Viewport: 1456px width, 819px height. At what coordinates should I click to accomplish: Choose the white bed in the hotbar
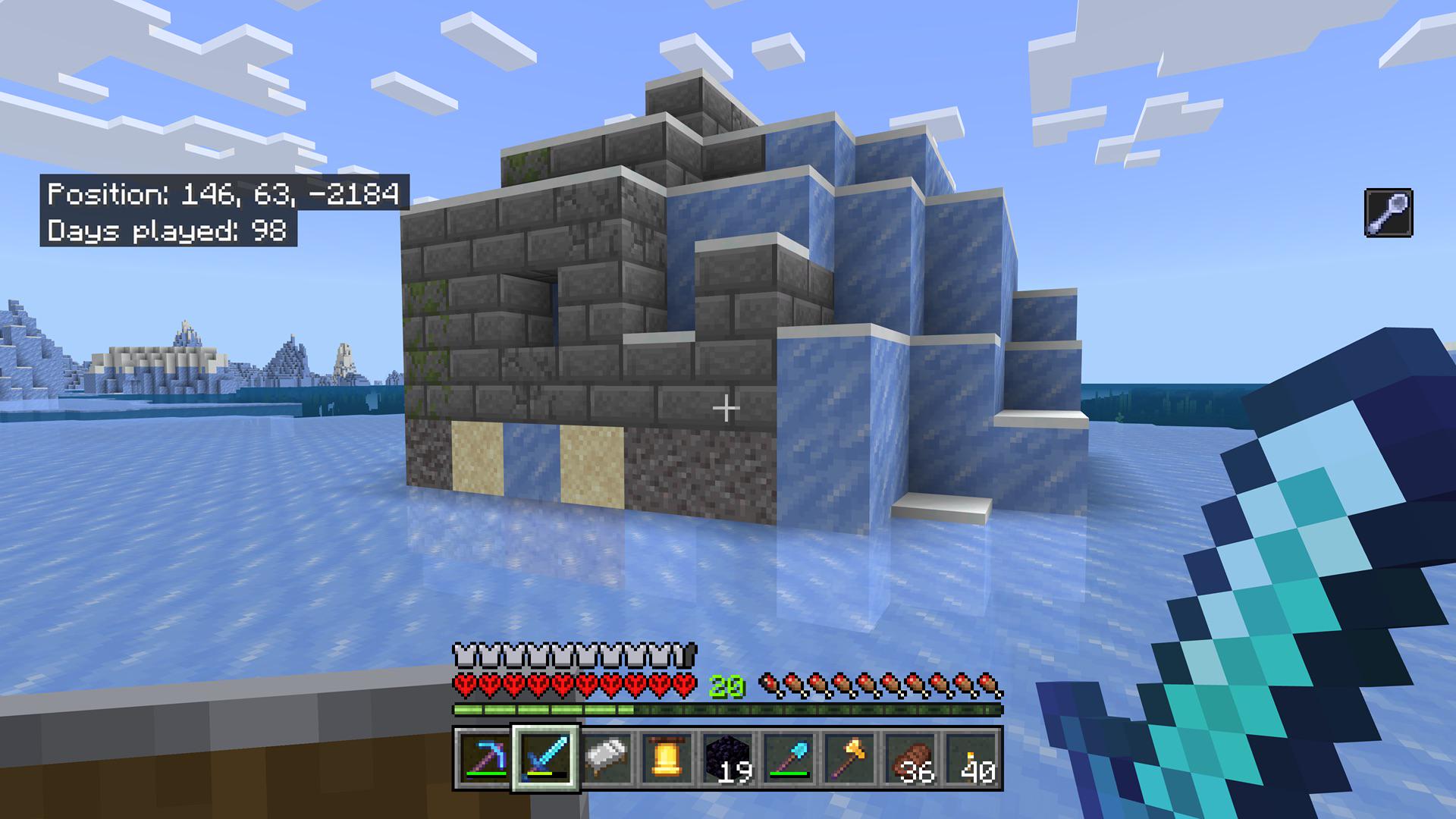[607, 758]
